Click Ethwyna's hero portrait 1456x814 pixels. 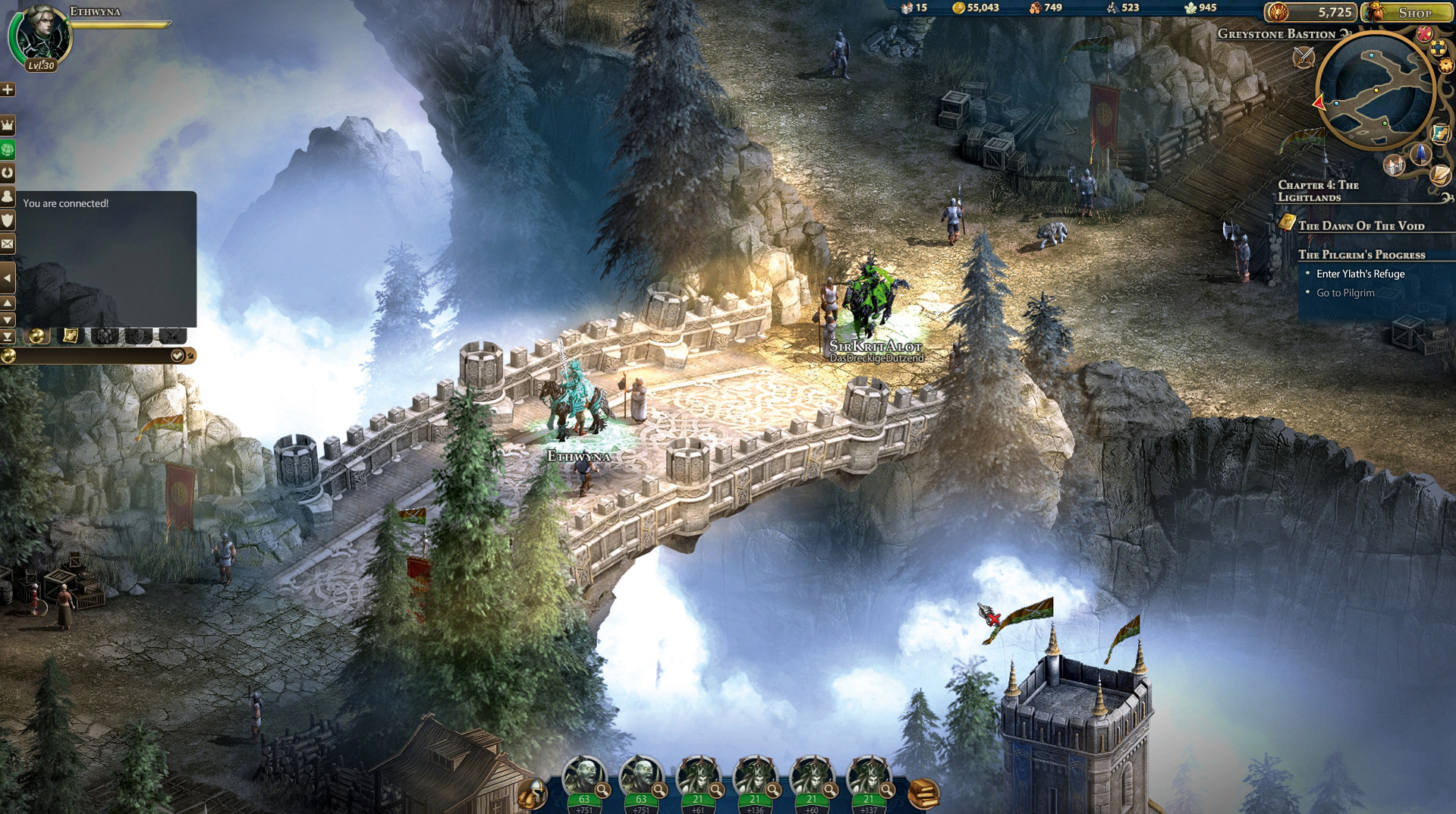(39, 34)
